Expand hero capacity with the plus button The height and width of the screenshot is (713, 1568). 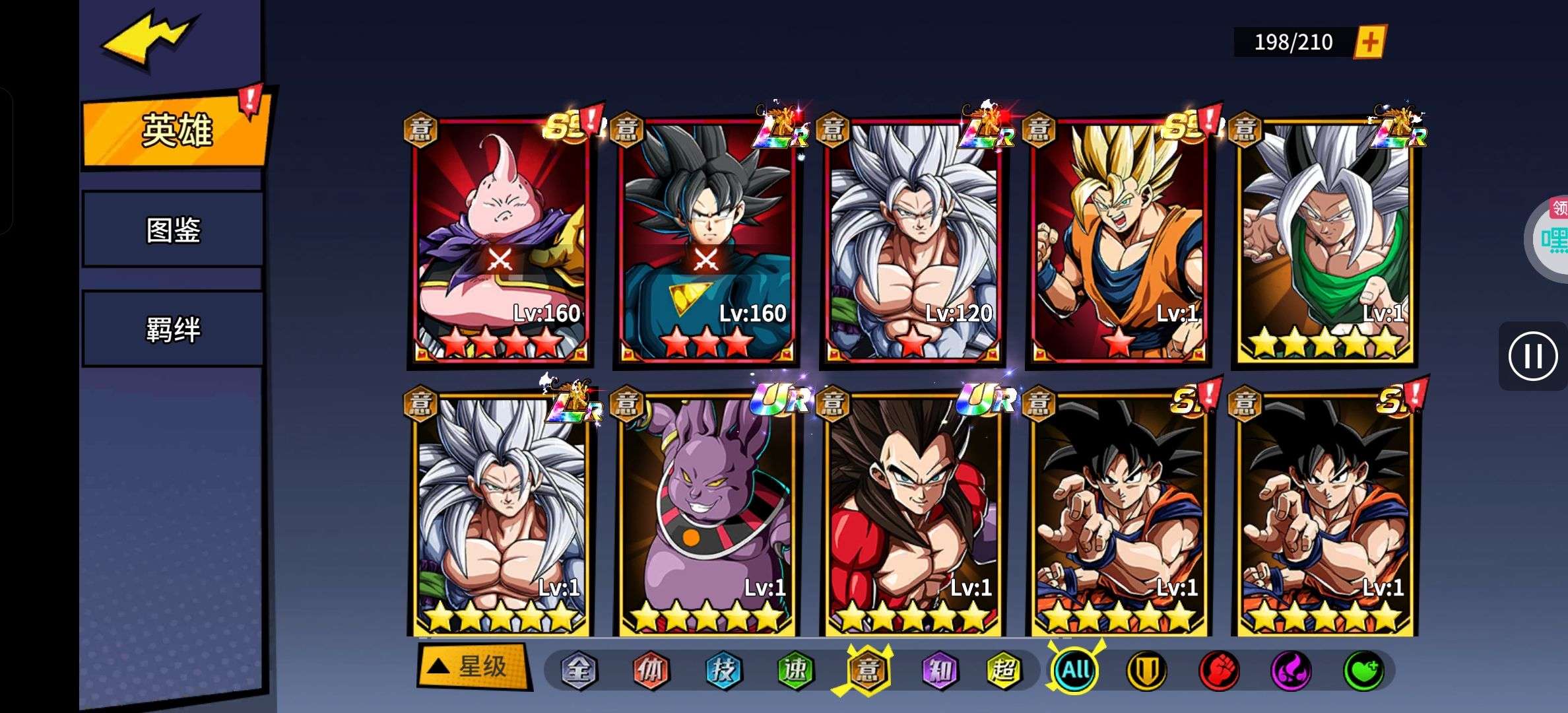[x=1369, y=42]
